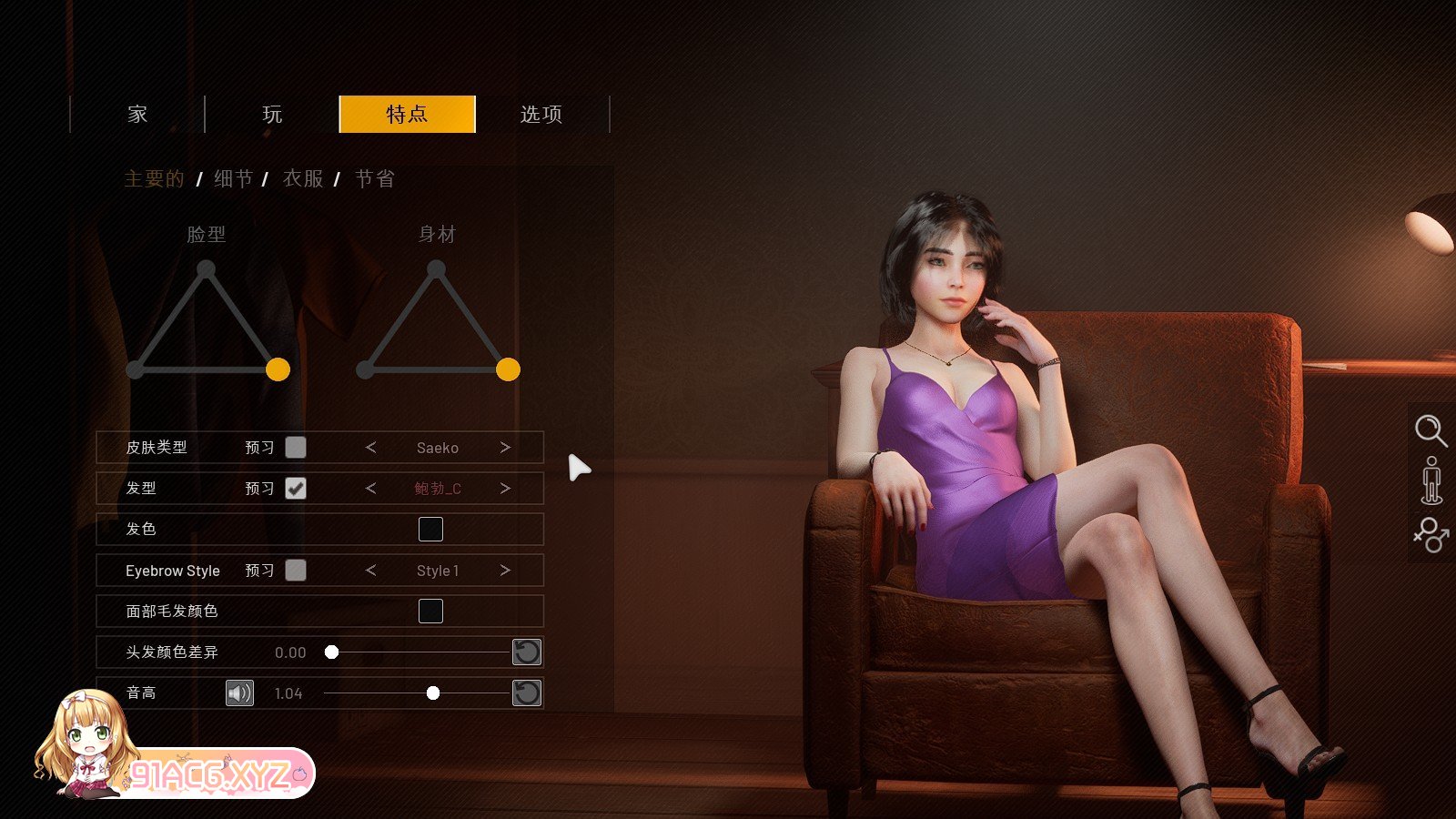Play the voice pitch sound sample
This screenshot has height=819, width=1456.
[239, 693]
